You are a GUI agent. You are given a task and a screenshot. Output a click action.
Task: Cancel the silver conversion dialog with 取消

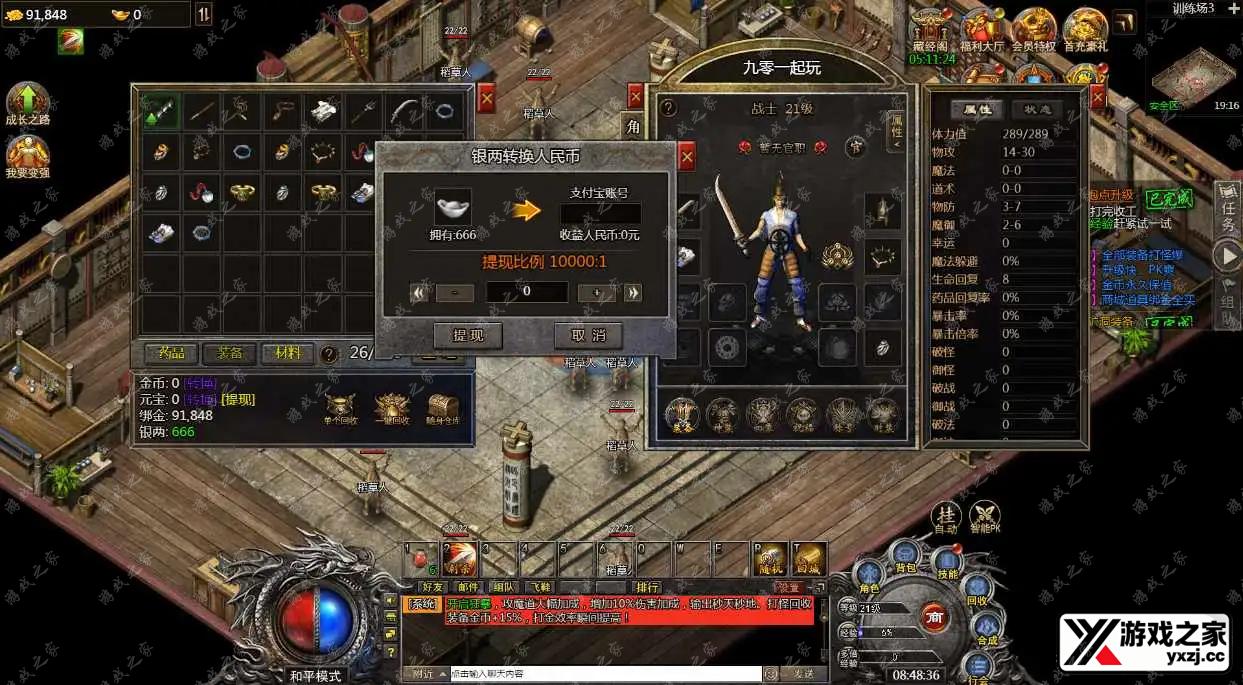[588, 335]
